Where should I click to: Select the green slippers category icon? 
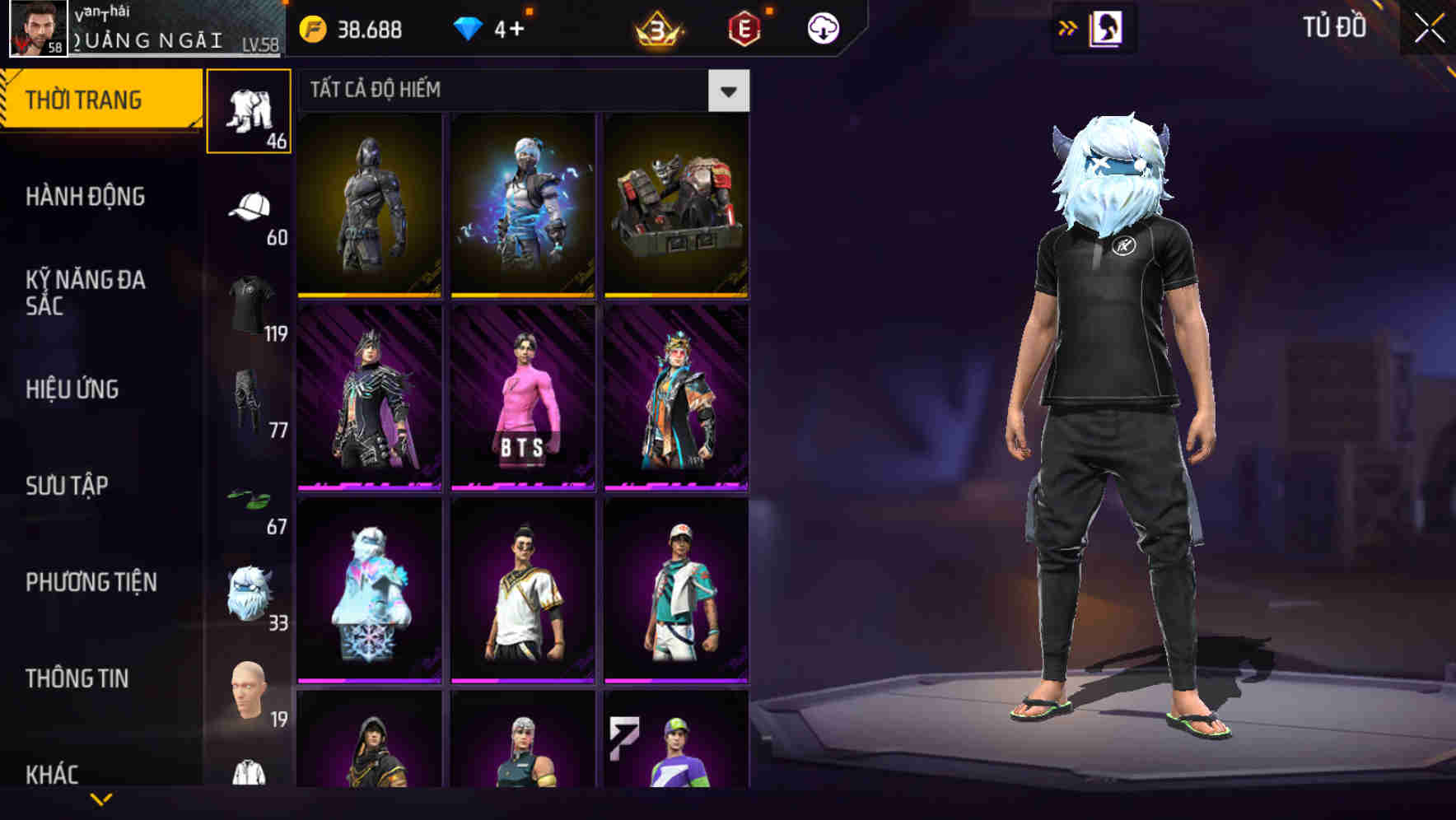click(x=246, y=498)
